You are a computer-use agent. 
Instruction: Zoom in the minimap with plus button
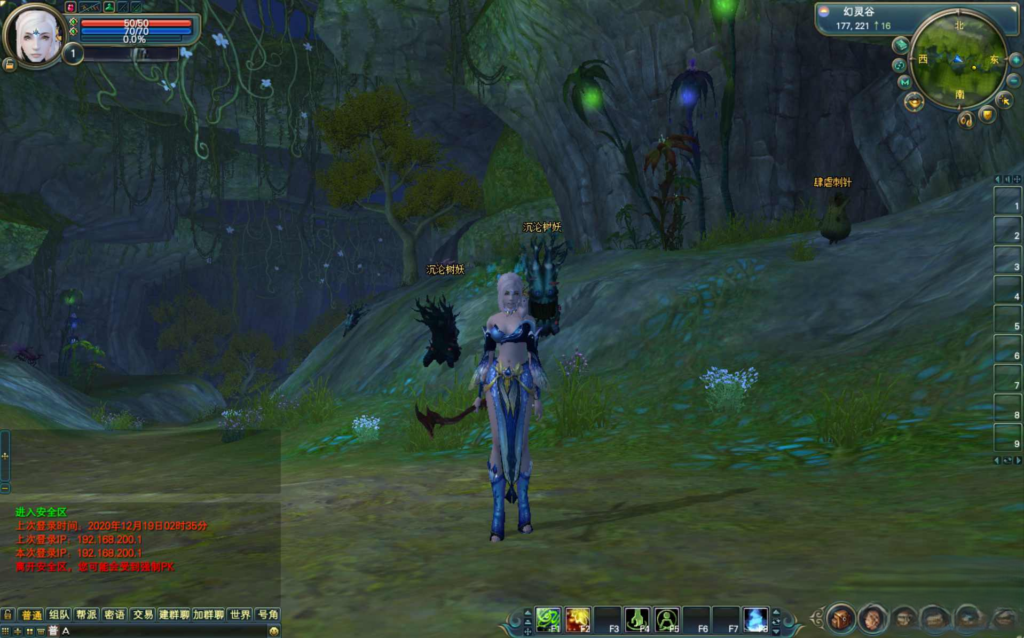tap(1014, 60)
